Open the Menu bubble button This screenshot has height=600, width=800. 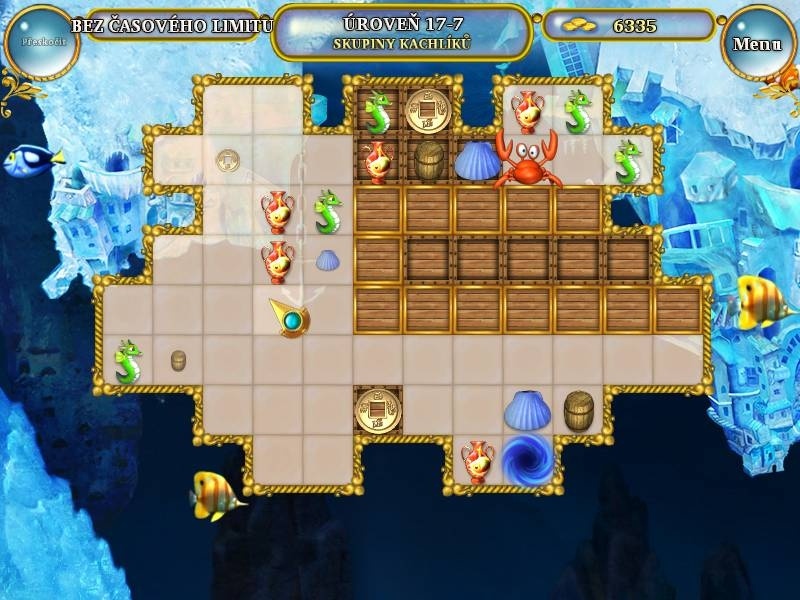757,44
